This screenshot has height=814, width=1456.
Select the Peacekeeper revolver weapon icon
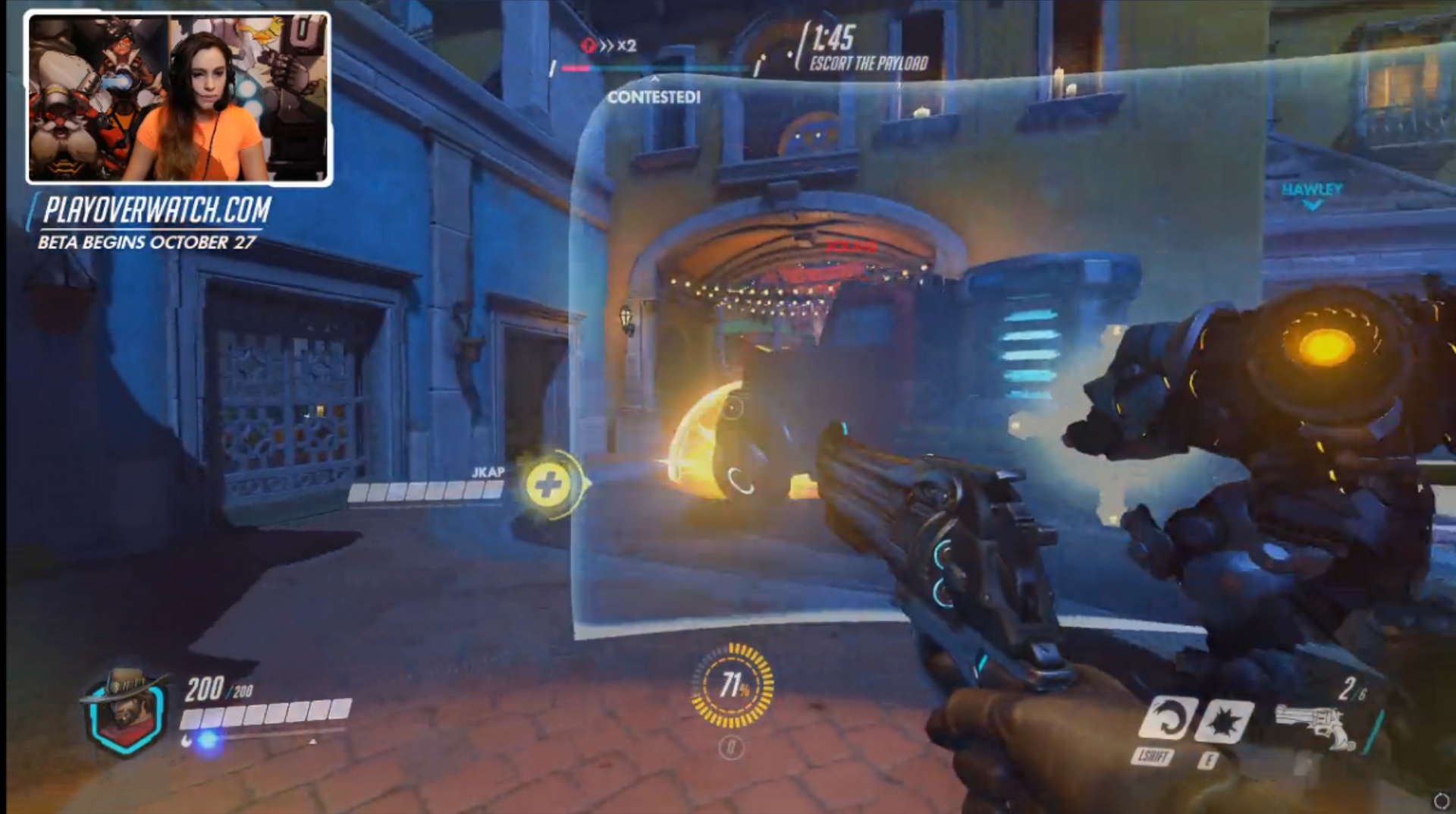1316,726
